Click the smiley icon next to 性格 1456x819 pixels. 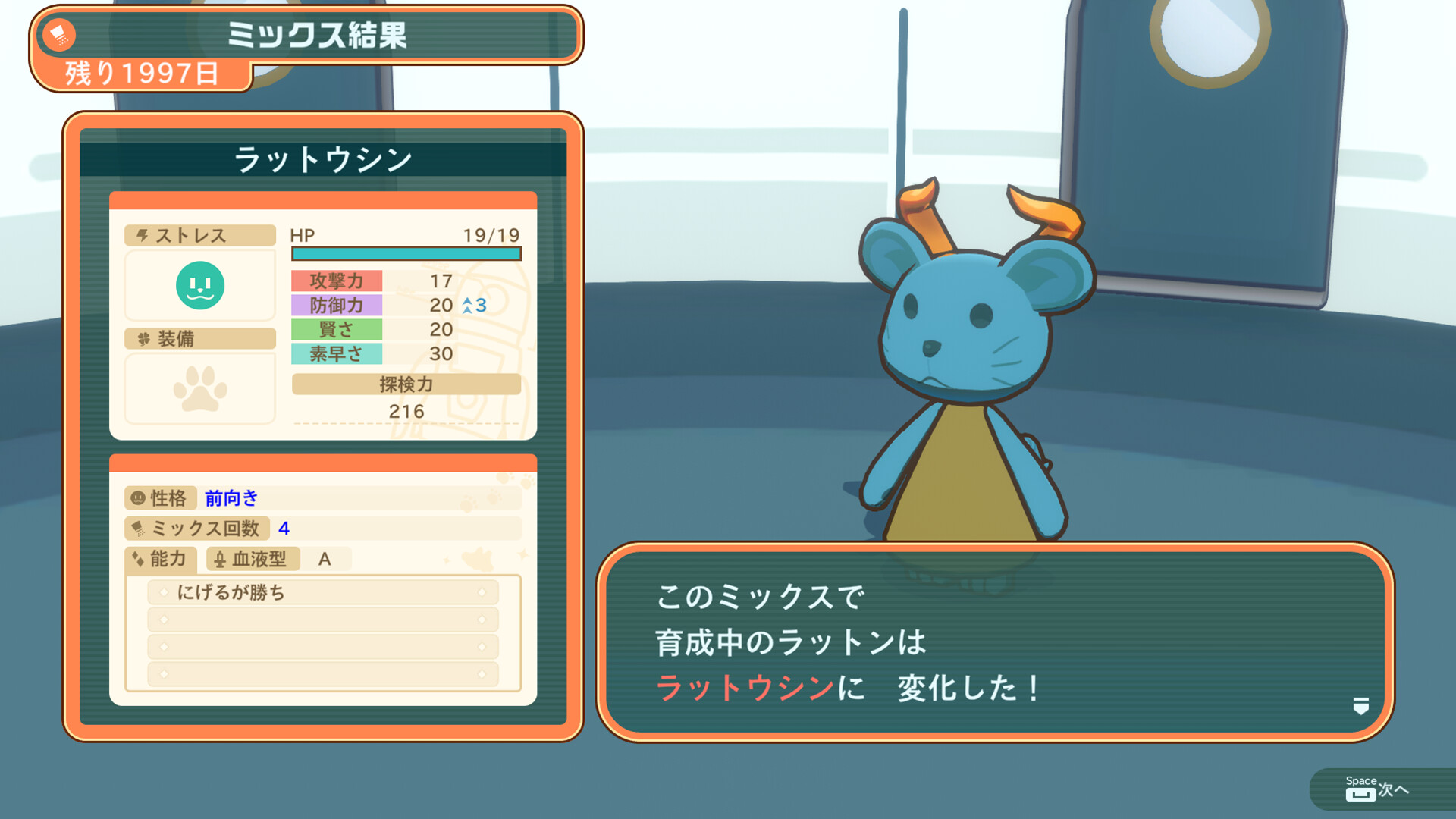click(139, 498)
